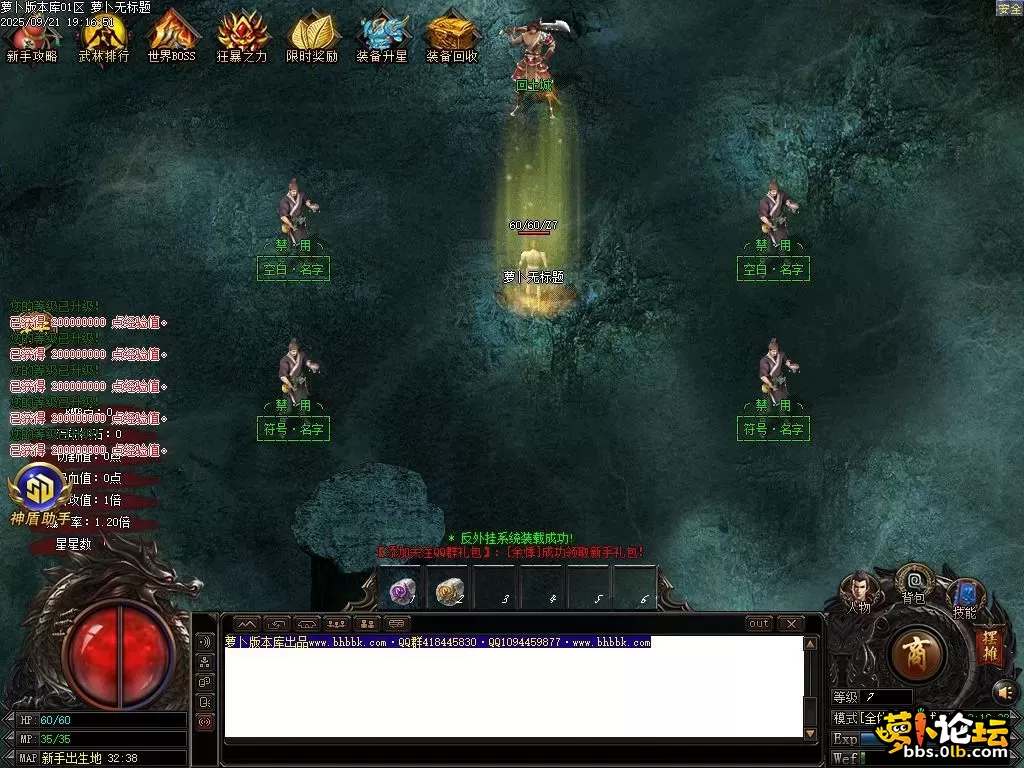Use the golden scroll in hotbar slot 2
1024x768 pixels.
coord(450,591)
